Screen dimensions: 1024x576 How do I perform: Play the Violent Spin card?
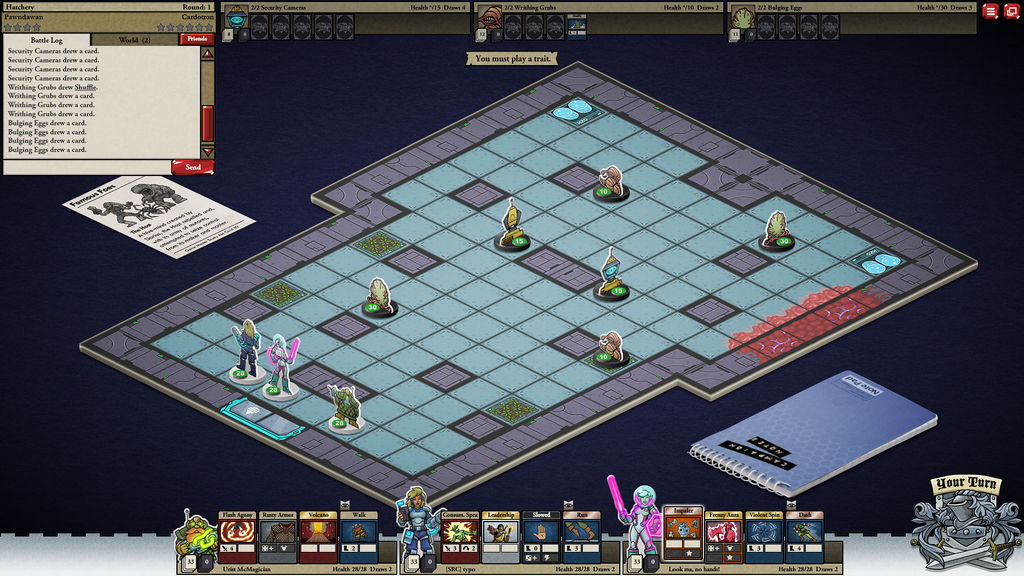(764, 536)
